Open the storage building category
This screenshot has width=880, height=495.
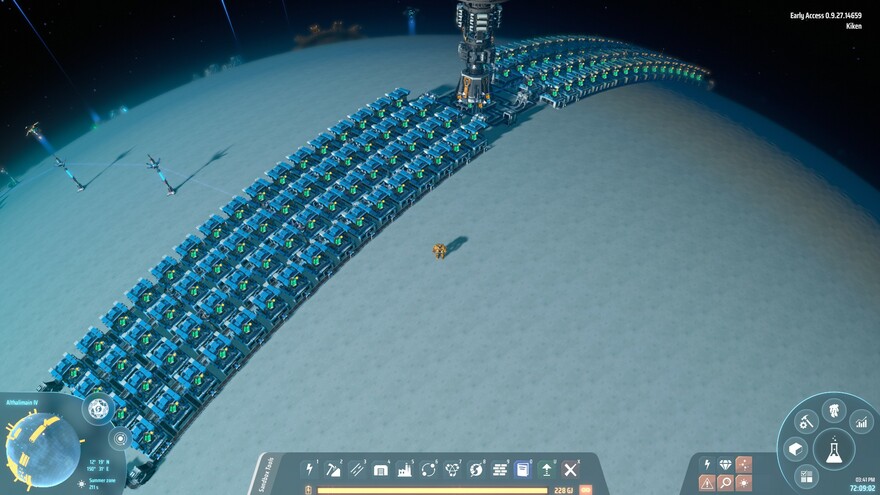(381, 469)
